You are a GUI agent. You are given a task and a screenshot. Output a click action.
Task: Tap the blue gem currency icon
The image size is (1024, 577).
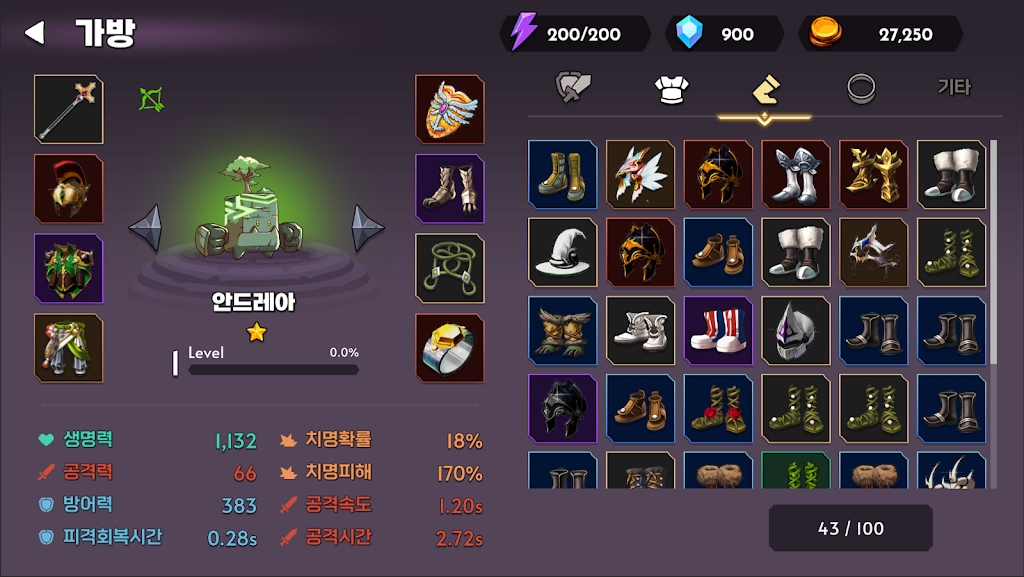pyautogui.click(x=690, y=33)
